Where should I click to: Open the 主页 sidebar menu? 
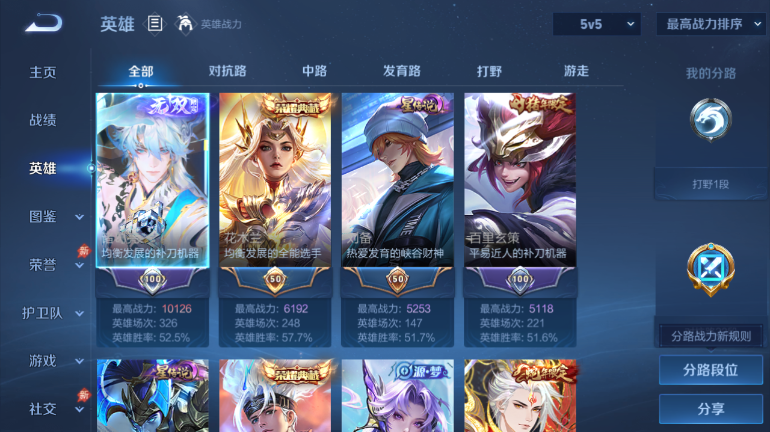coord(43,72)
